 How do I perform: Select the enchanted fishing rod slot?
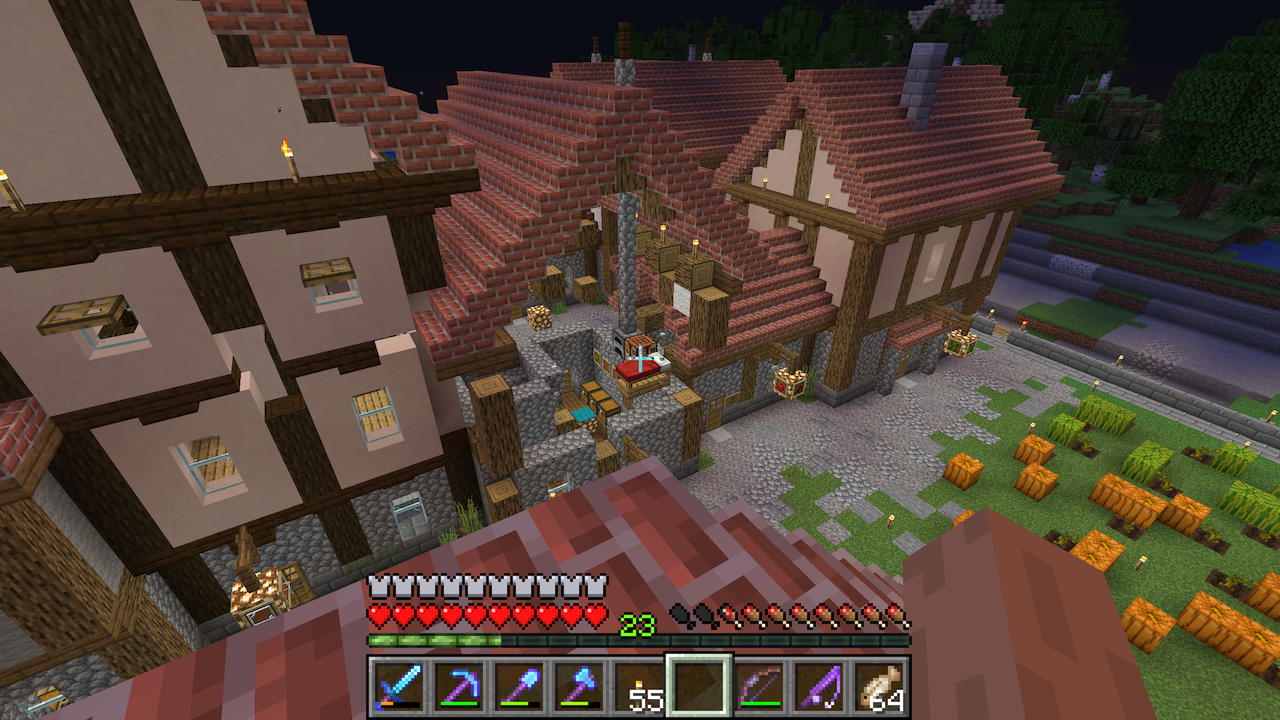coord(819,686)
